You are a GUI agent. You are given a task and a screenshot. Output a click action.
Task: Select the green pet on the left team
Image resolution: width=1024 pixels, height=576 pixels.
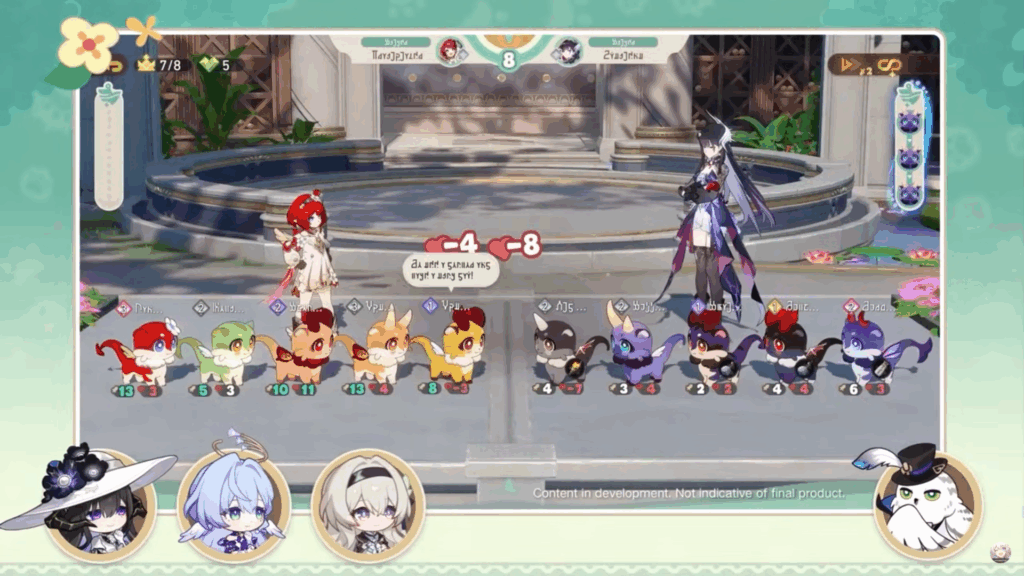218,350
